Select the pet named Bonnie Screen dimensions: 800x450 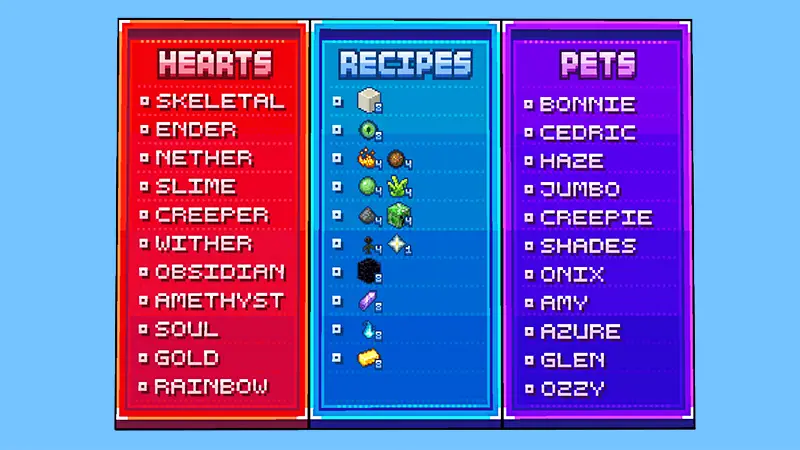[587, 104]
